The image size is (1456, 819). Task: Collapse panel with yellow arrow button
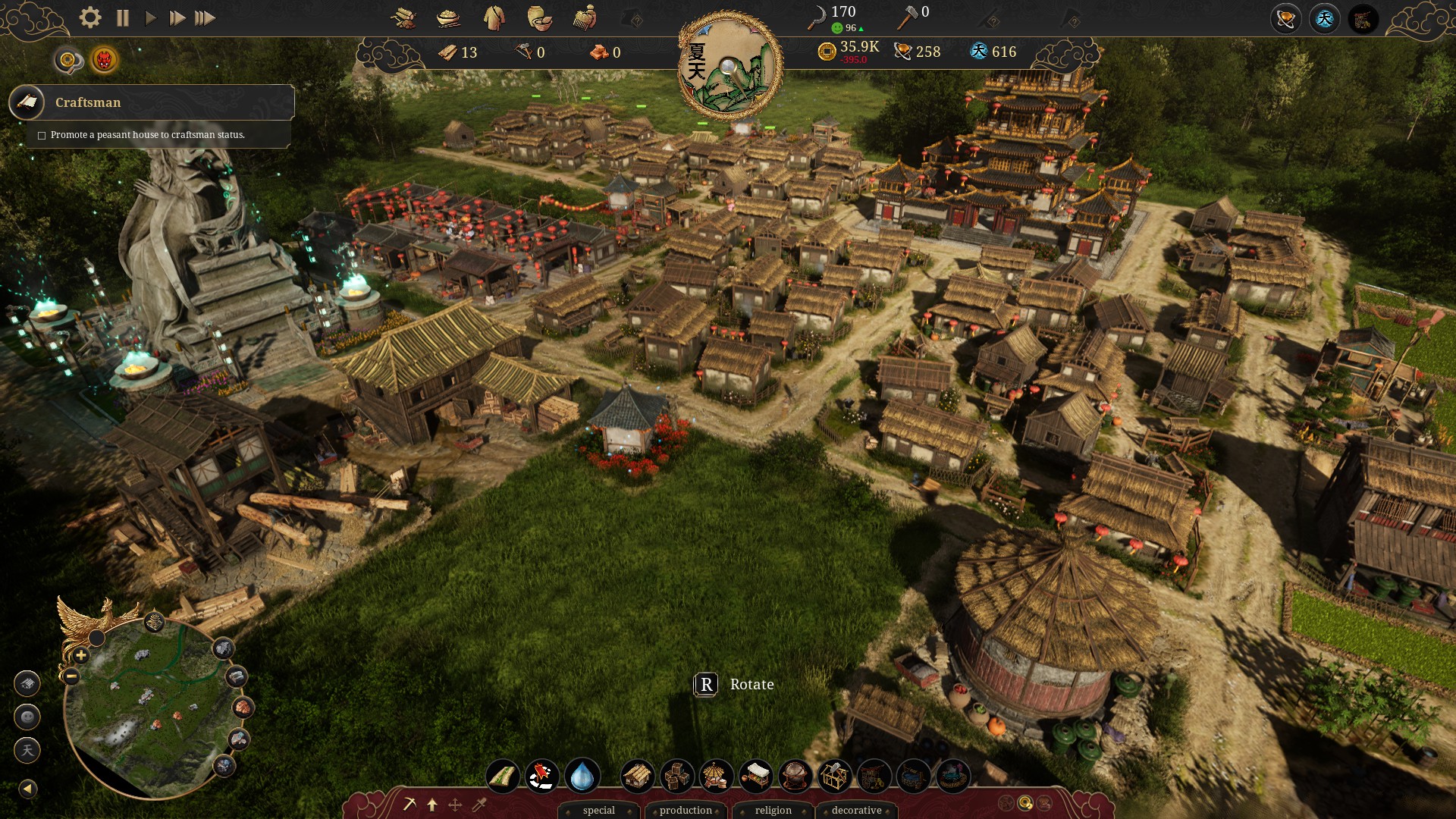point(27,789)
